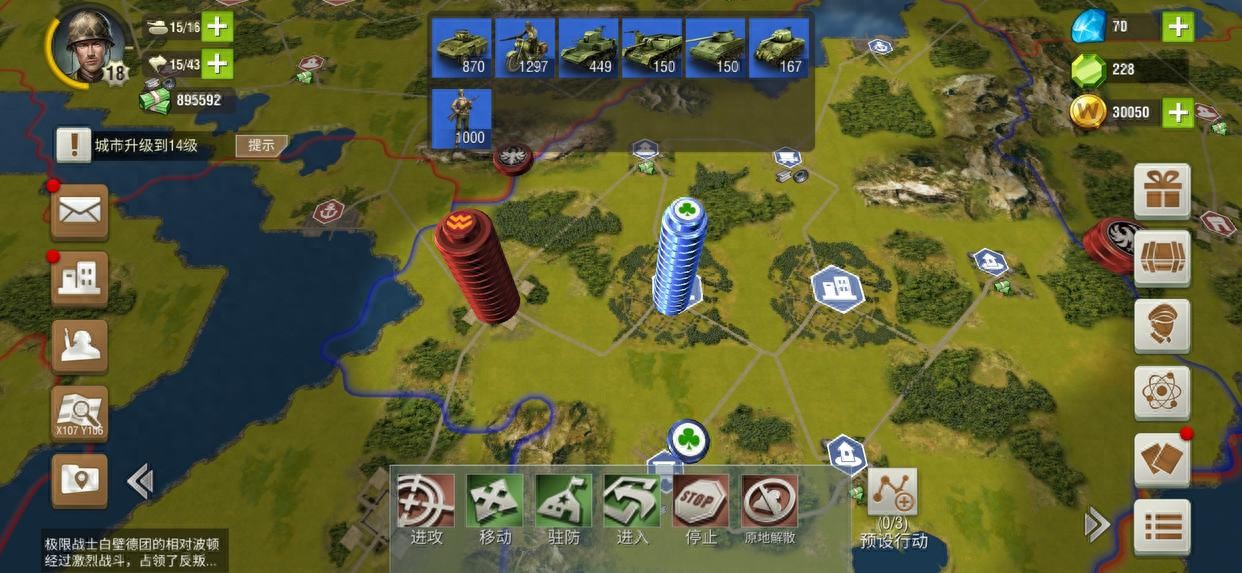Viewport: 1242px width, 573px height.
Task: Open the atom research menu
Action: (1162, 393)
